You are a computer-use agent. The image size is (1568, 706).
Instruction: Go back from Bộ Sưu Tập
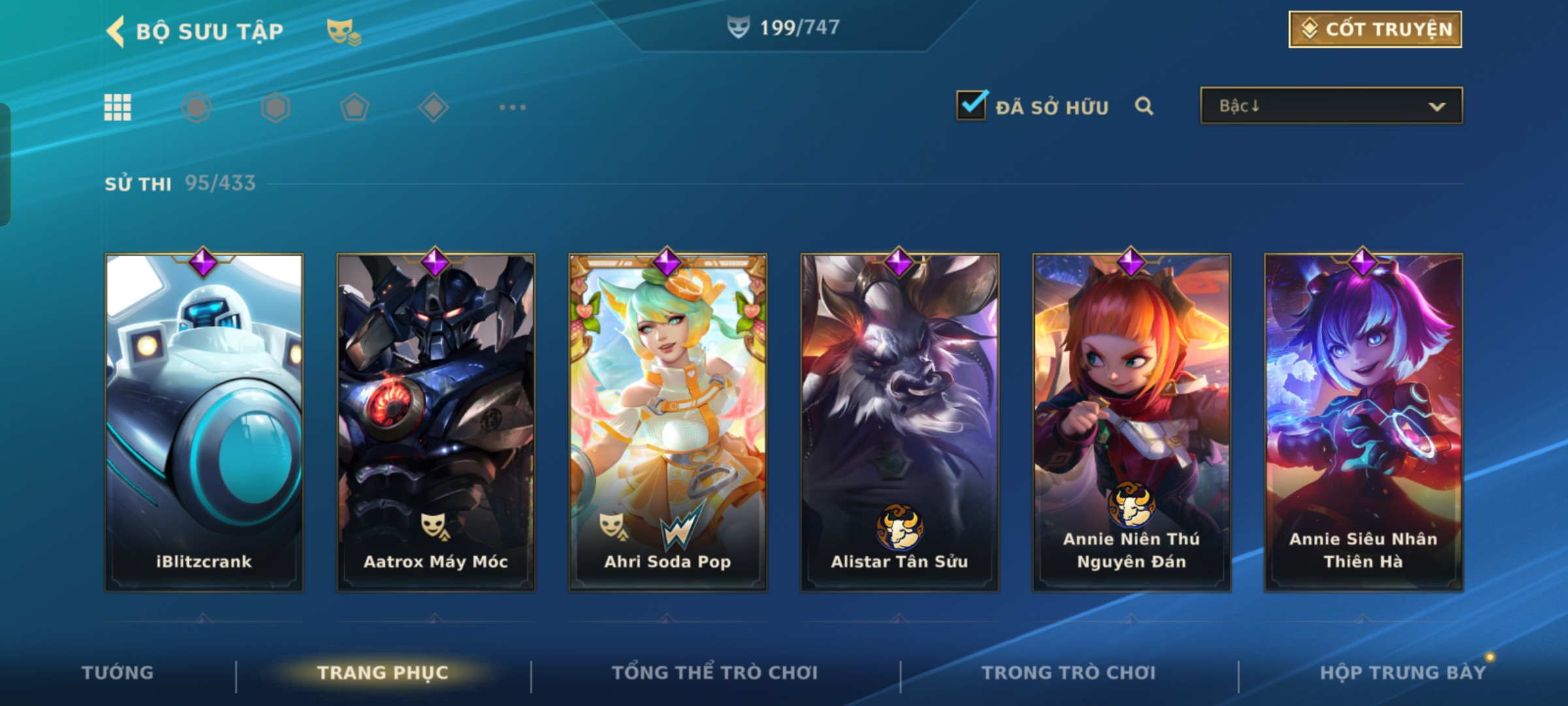[116, 31]
